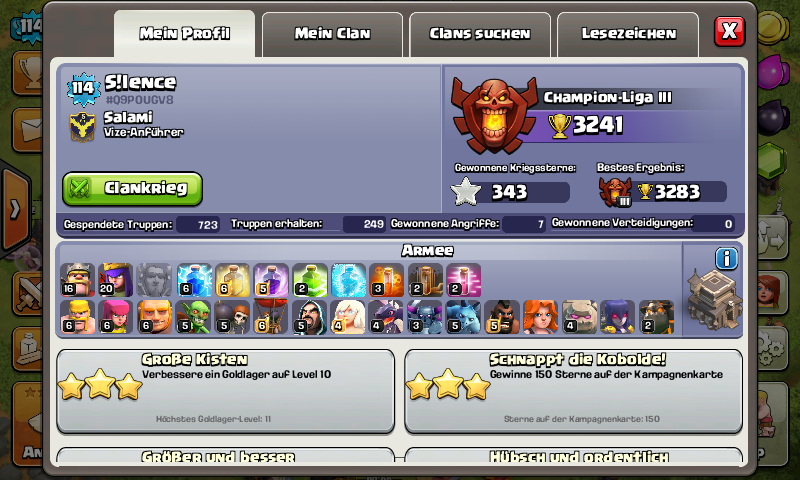This screenshot has height=480, width=800.
Task: Close the profile window with the red X
Action: [730, 31]
